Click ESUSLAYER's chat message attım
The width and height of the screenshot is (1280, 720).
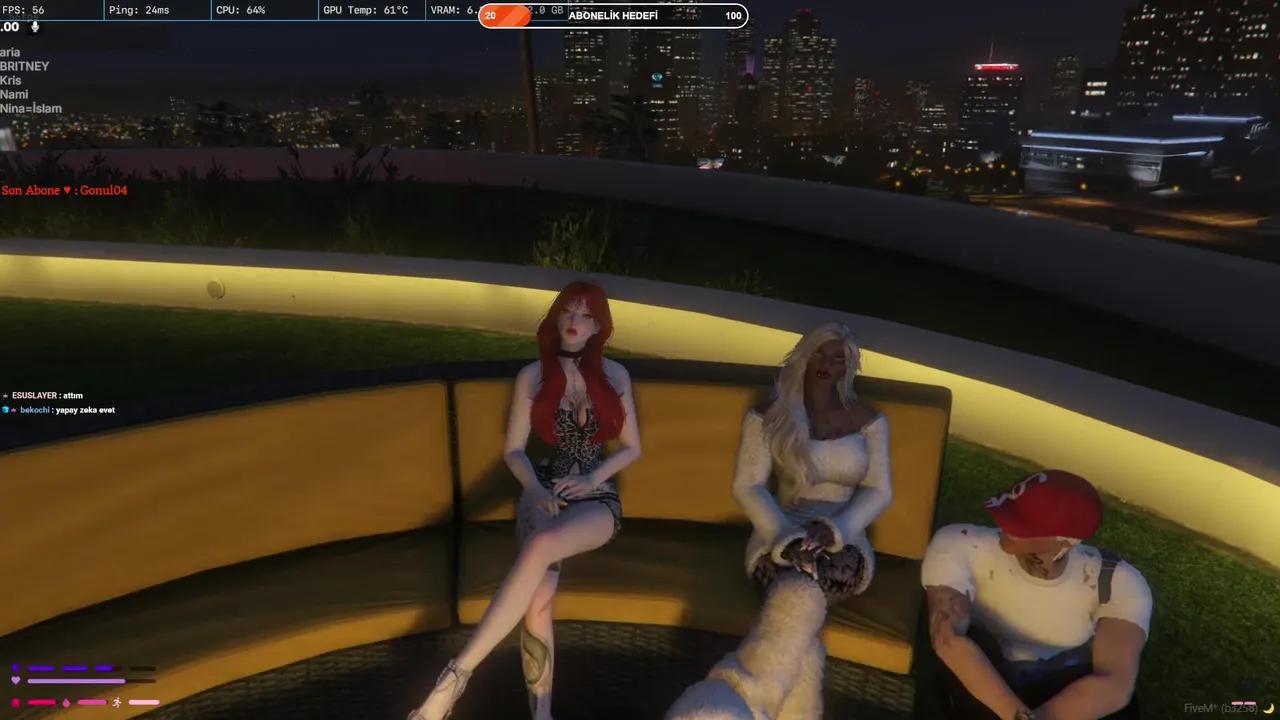(46, 395)
